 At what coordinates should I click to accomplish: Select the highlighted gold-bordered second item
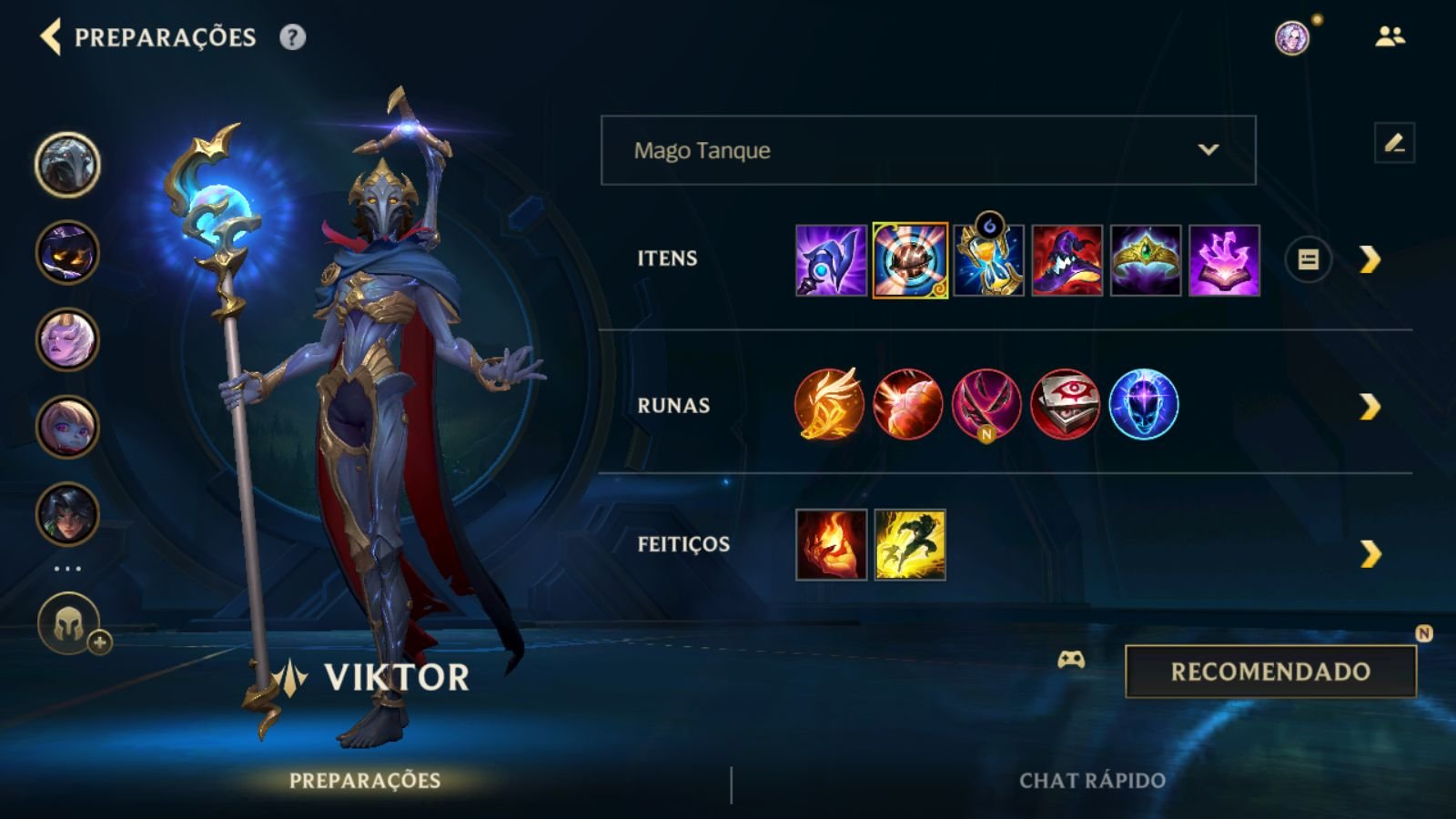pos(910,261)
